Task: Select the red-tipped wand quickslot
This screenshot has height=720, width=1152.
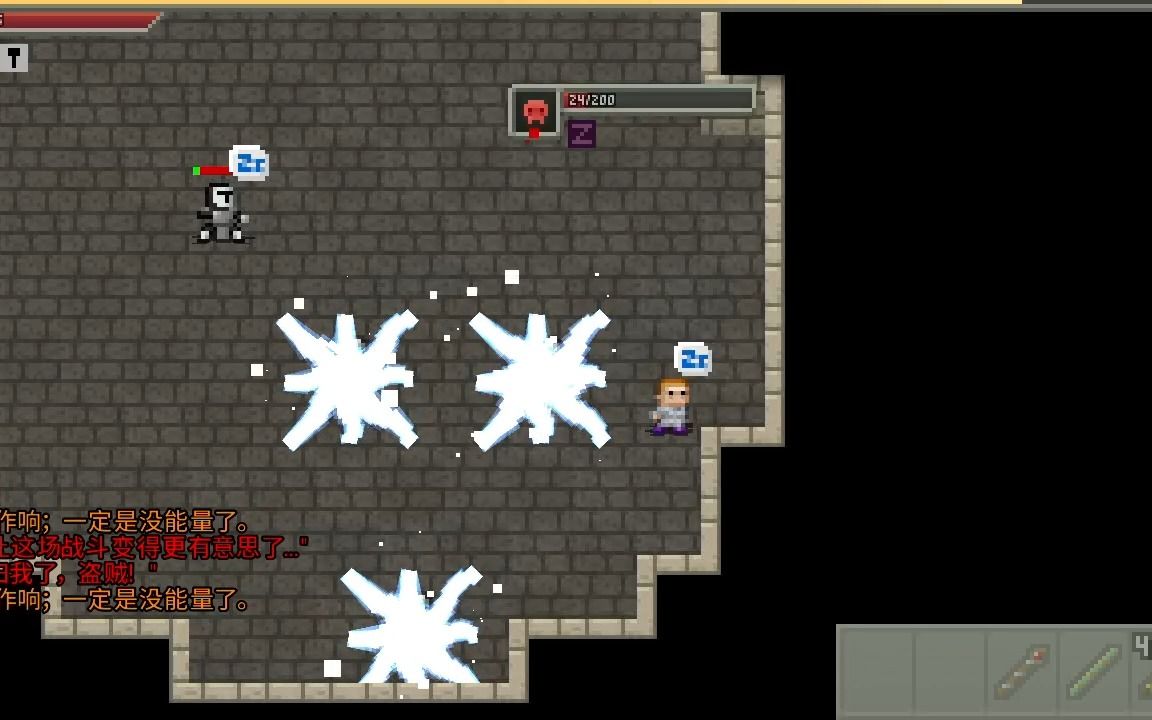Action: tap(1021, 672)
